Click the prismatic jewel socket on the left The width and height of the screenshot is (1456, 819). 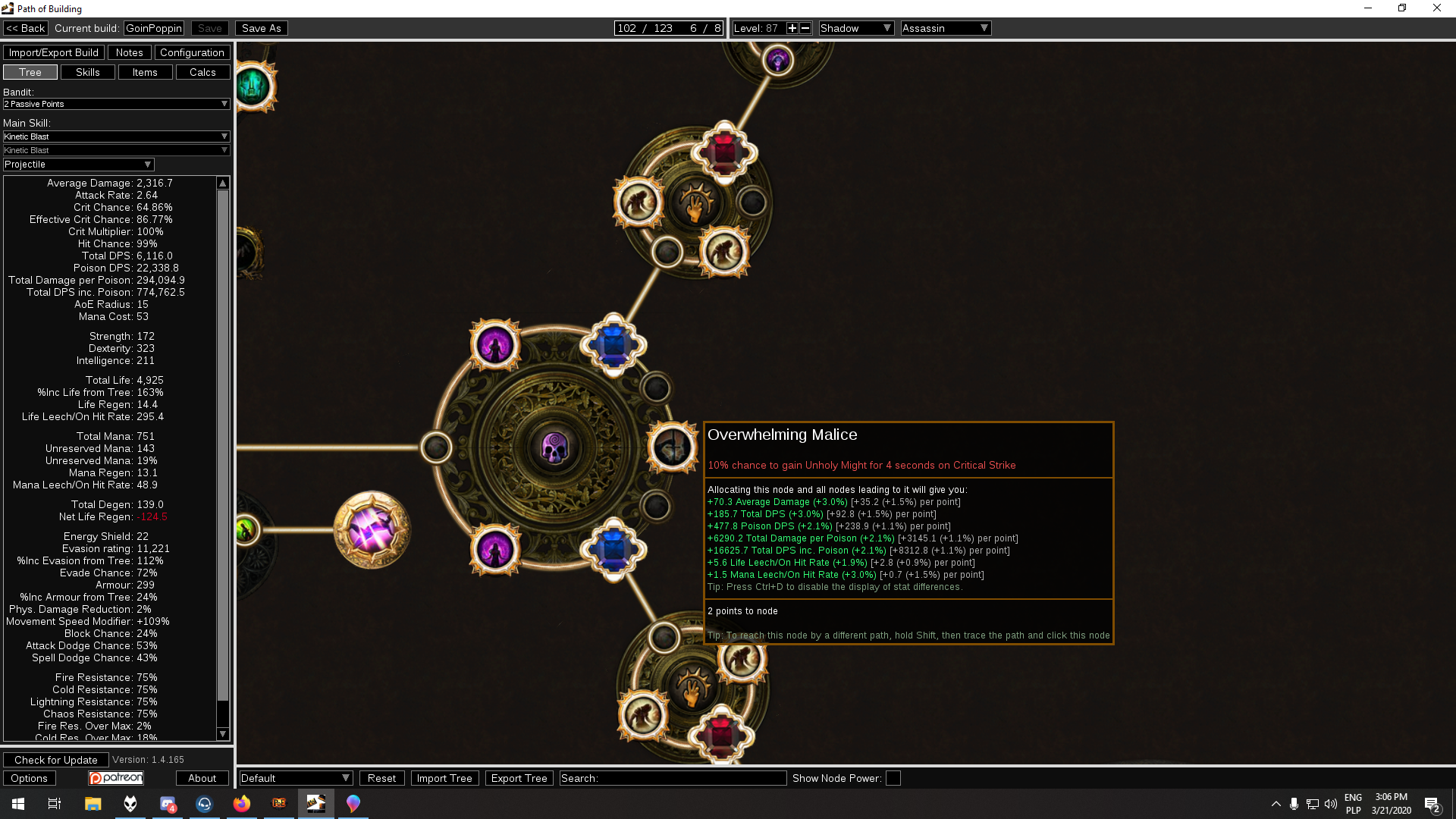point(372,529)
